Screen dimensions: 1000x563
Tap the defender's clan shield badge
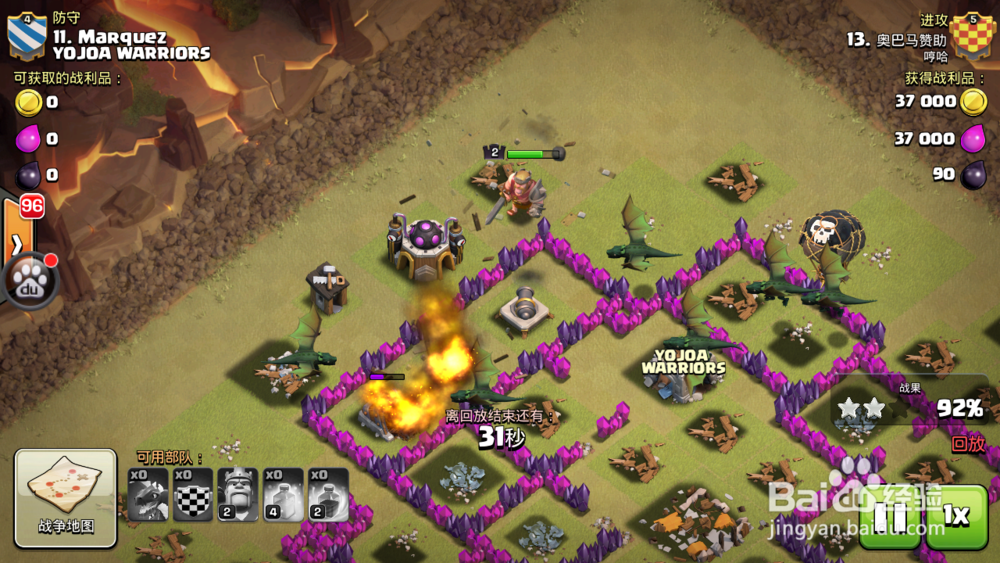[x=26, y=36]
